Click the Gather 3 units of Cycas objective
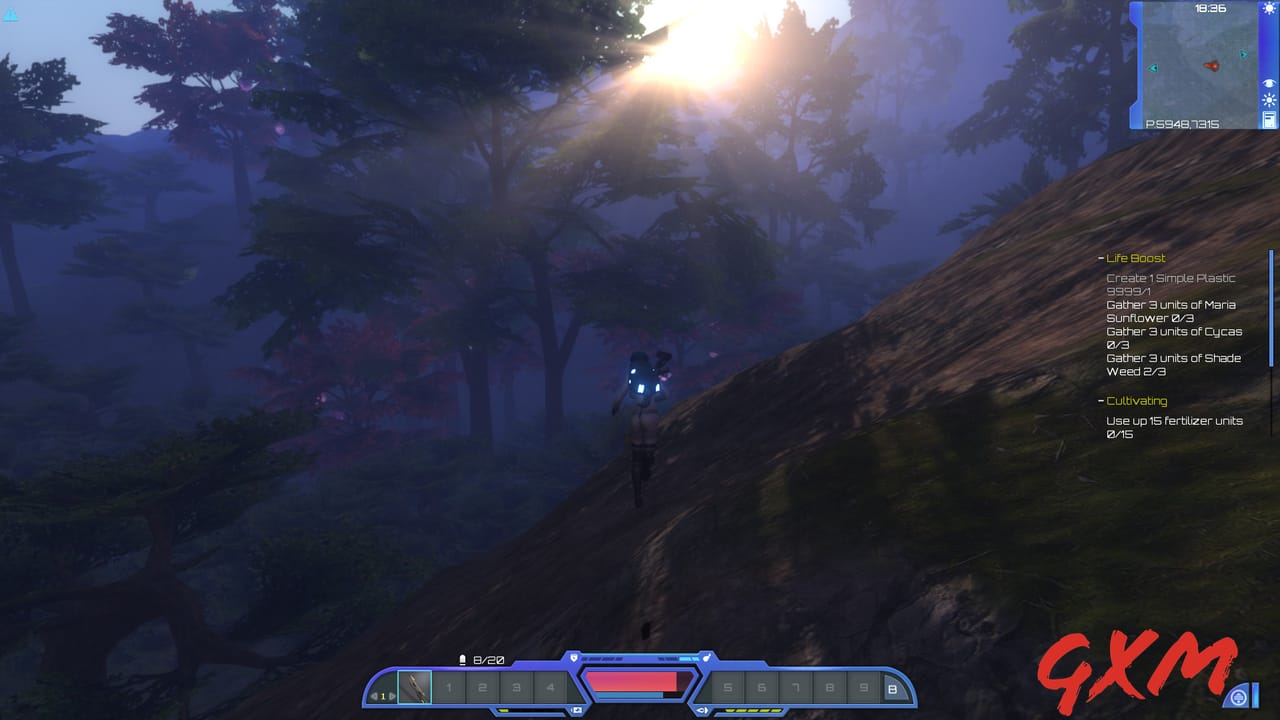 [x=1175, y=331]
